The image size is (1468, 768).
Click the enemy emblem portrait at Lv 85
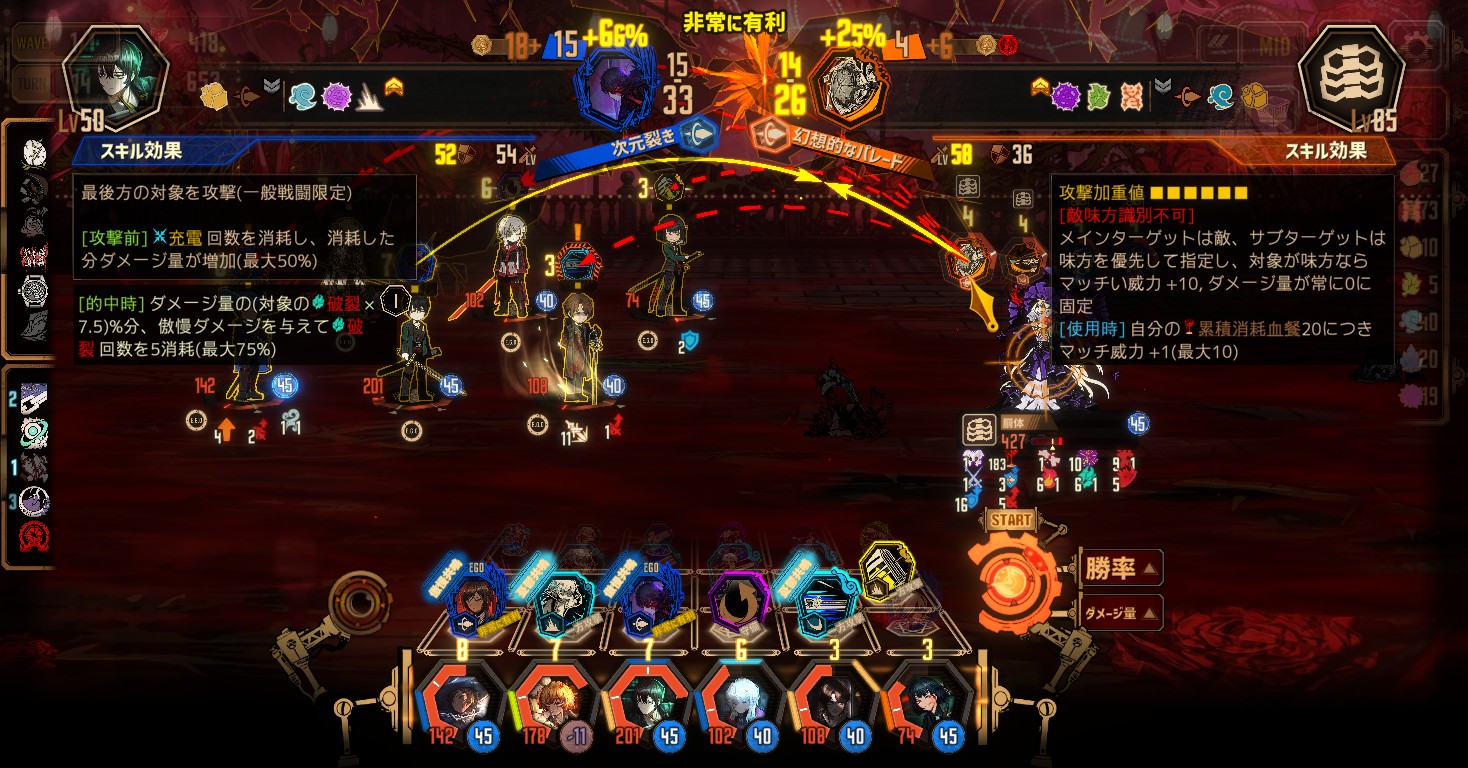[x=1347, y=77]
